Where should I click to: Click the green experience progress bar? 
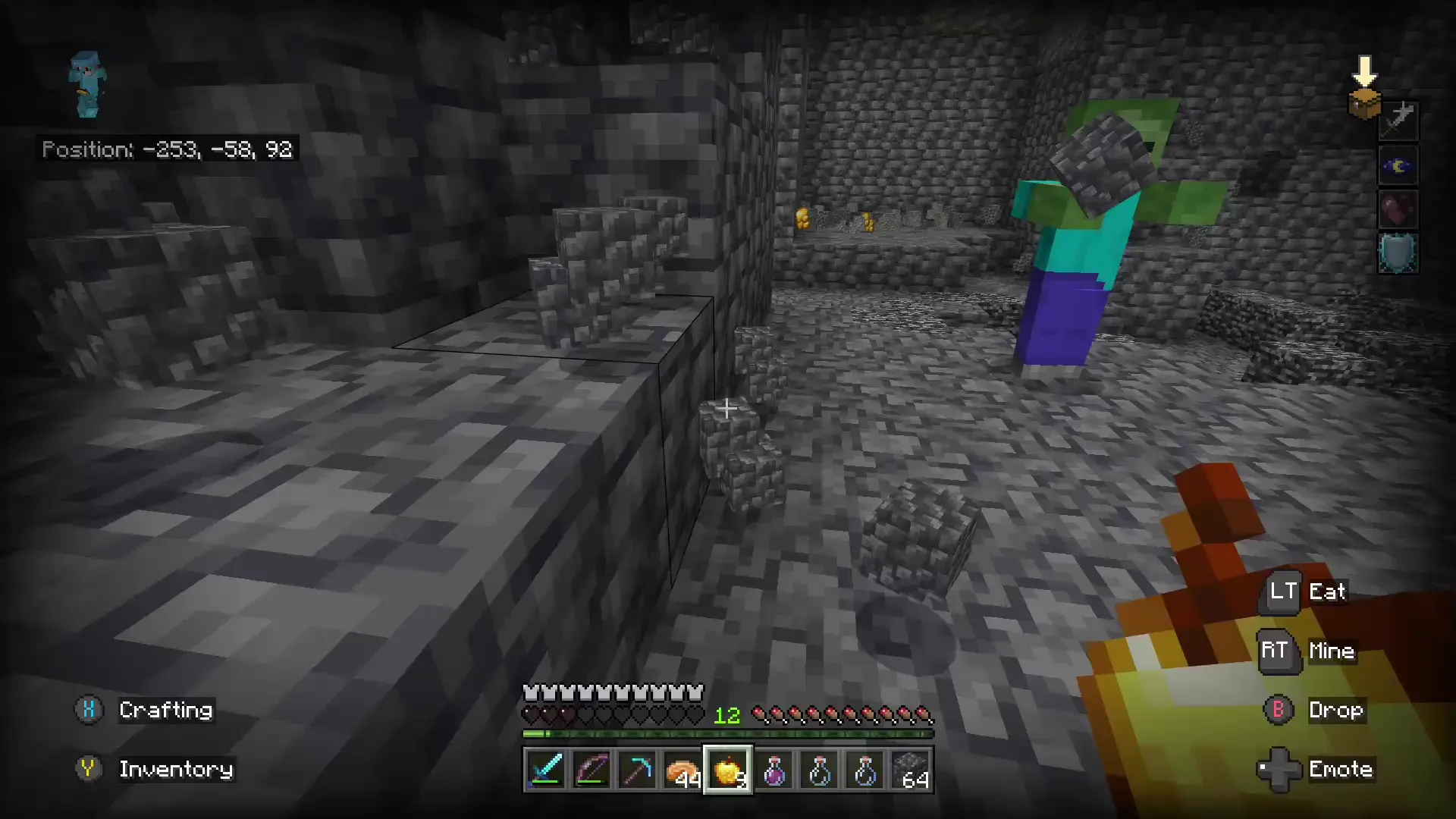coord(728,734)
